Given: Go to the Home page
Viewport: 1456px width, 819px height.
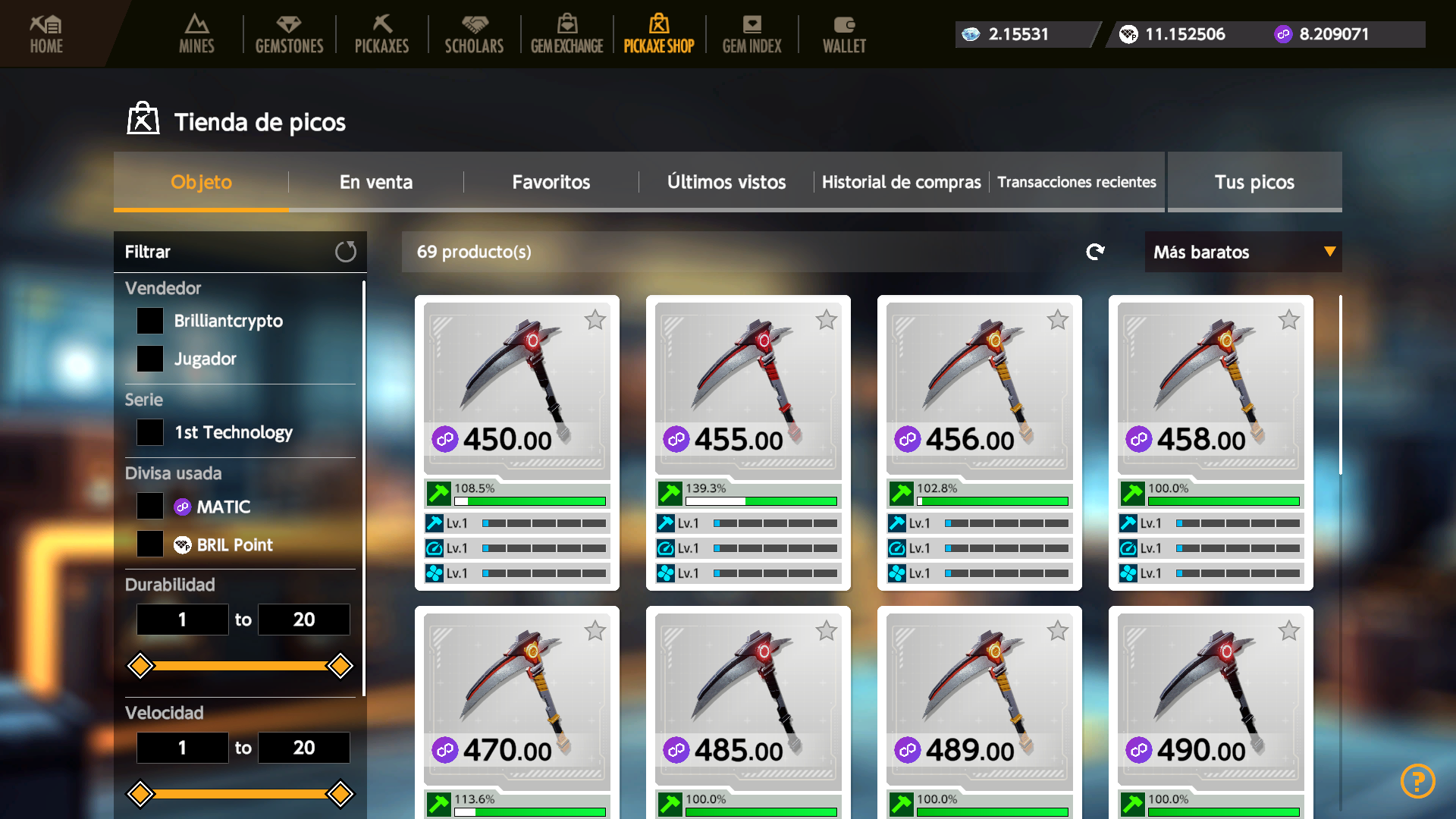Looking at the screenshot, I should pos(46,34).
